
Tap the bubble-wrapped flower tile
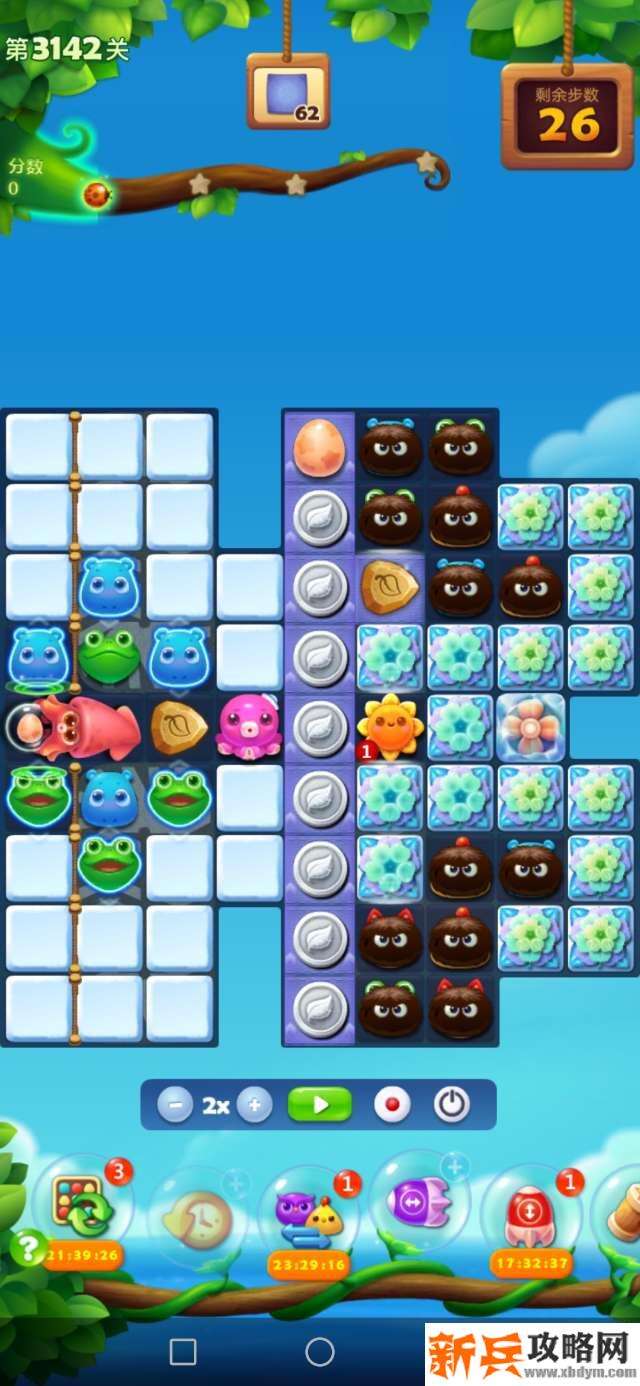(x=531, y=726)
